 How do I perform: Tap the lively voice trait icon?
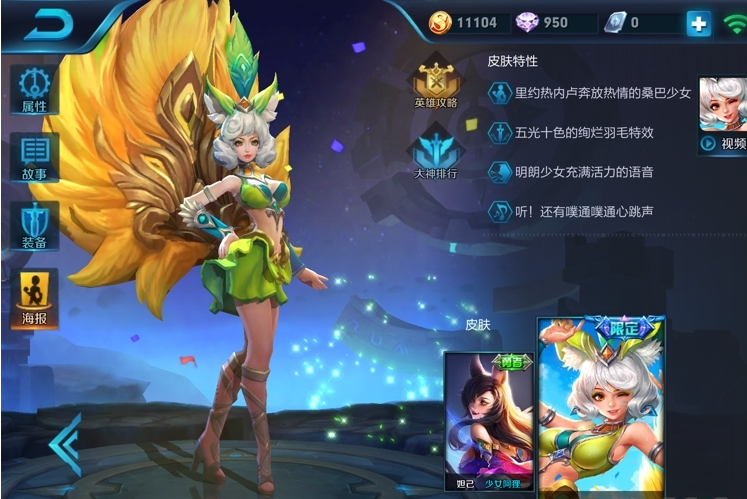click(x=499, y=172)
